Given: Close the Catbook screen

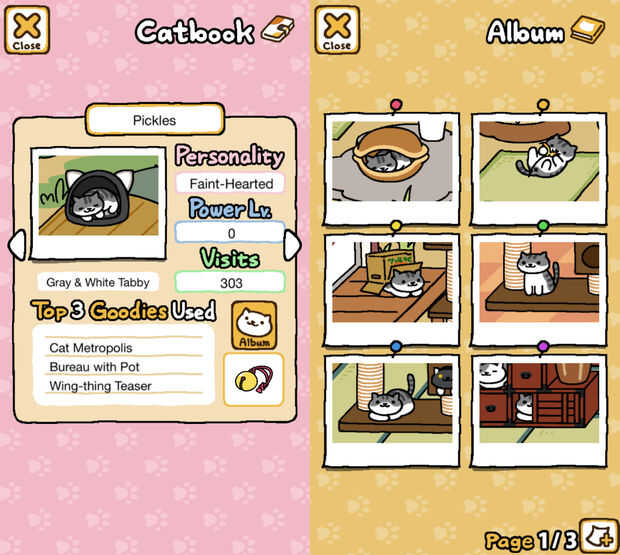Looking at the screenshot, I should pos(27,30).
